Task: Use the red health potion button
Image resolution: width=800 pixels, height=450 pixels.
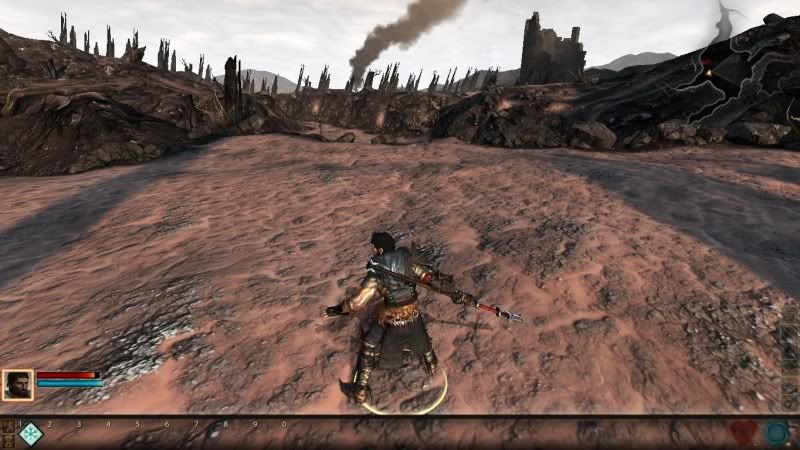Action: coord(742,433)
